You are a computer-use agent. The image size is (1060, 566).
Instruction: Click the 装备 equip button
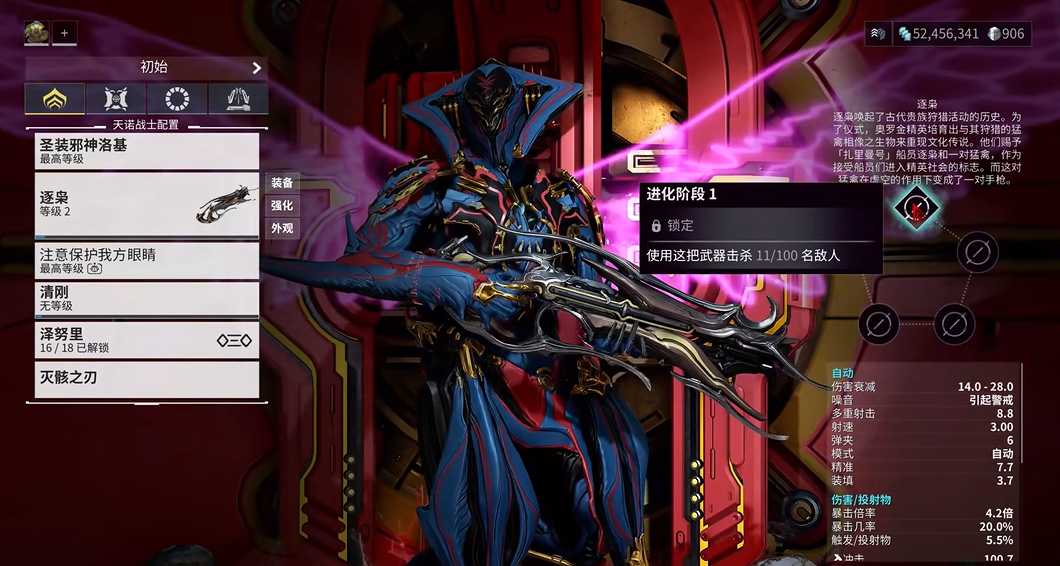pyautogui.click(x=282, y=183)
